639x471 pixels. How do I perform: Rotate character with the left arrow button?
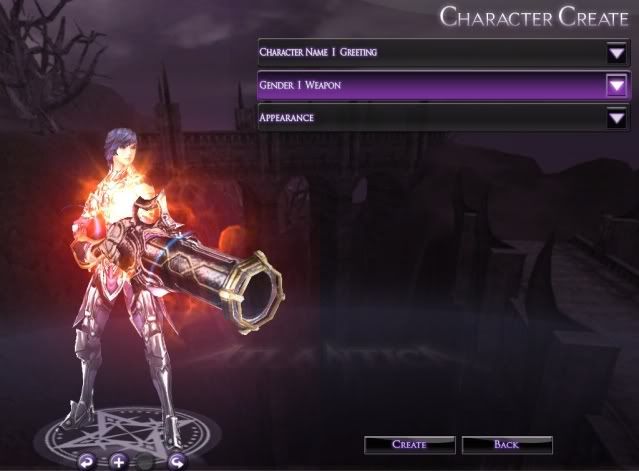(x=87, y=461)
